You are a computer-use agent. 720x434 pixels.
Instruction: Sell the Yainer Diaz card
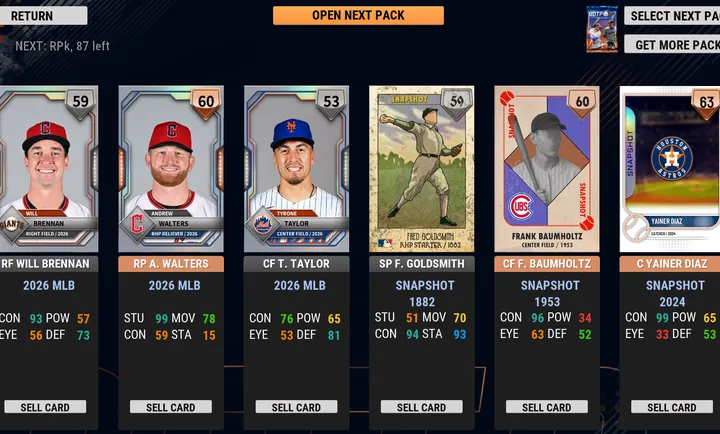pos(671,407)
